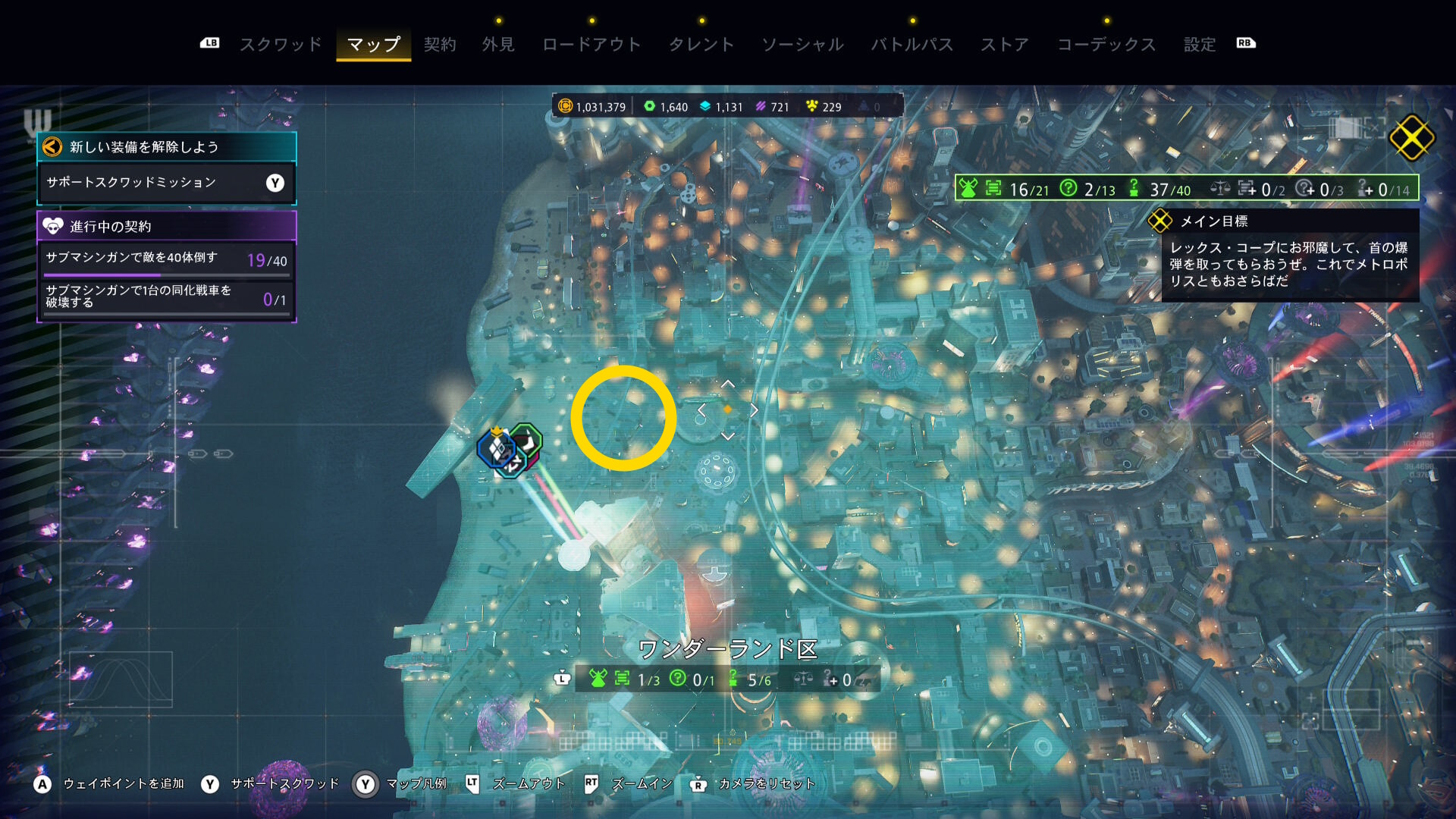Click the メイン目標 objective panel
Image resolution: width=1456 pixels, height=819 pixels.
click(x=1289, y=256)
